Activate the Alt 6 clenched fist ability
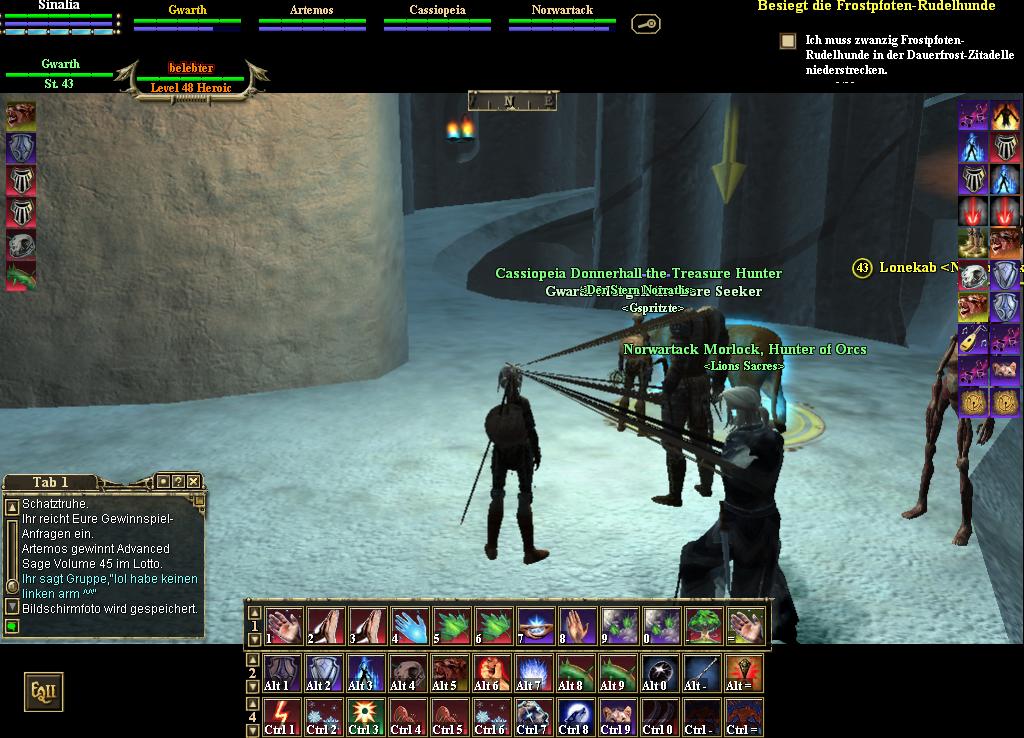 point(491,672)
